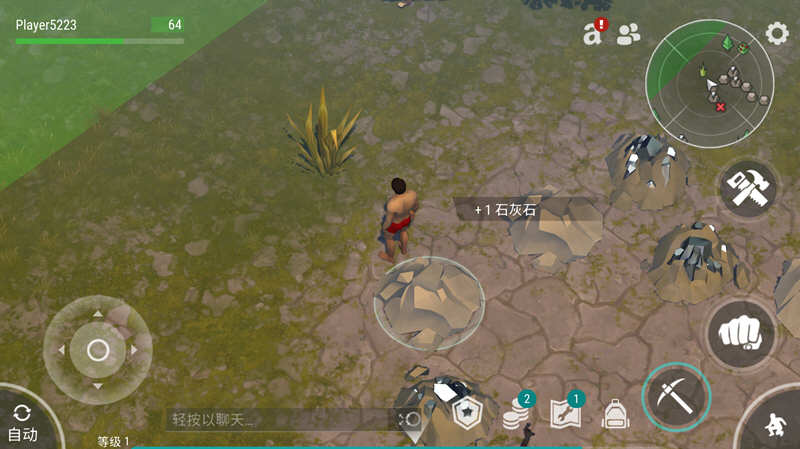Open the friends list icon
Screen dimensions: 800x449
tap(629, 35)
